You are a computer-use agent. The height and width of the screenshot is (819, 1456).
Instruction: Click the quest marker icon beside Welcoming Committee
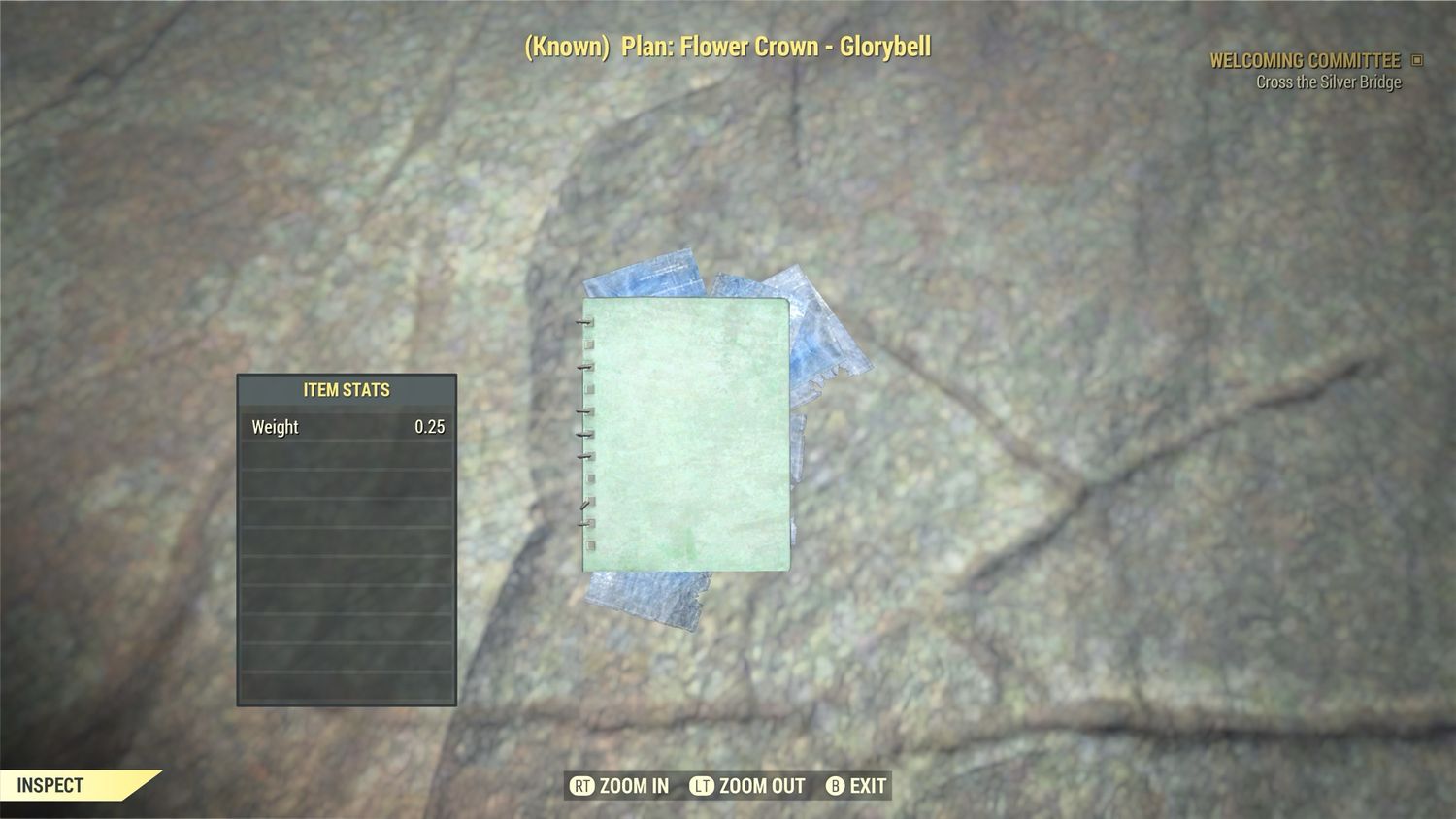coord(1418,60)
